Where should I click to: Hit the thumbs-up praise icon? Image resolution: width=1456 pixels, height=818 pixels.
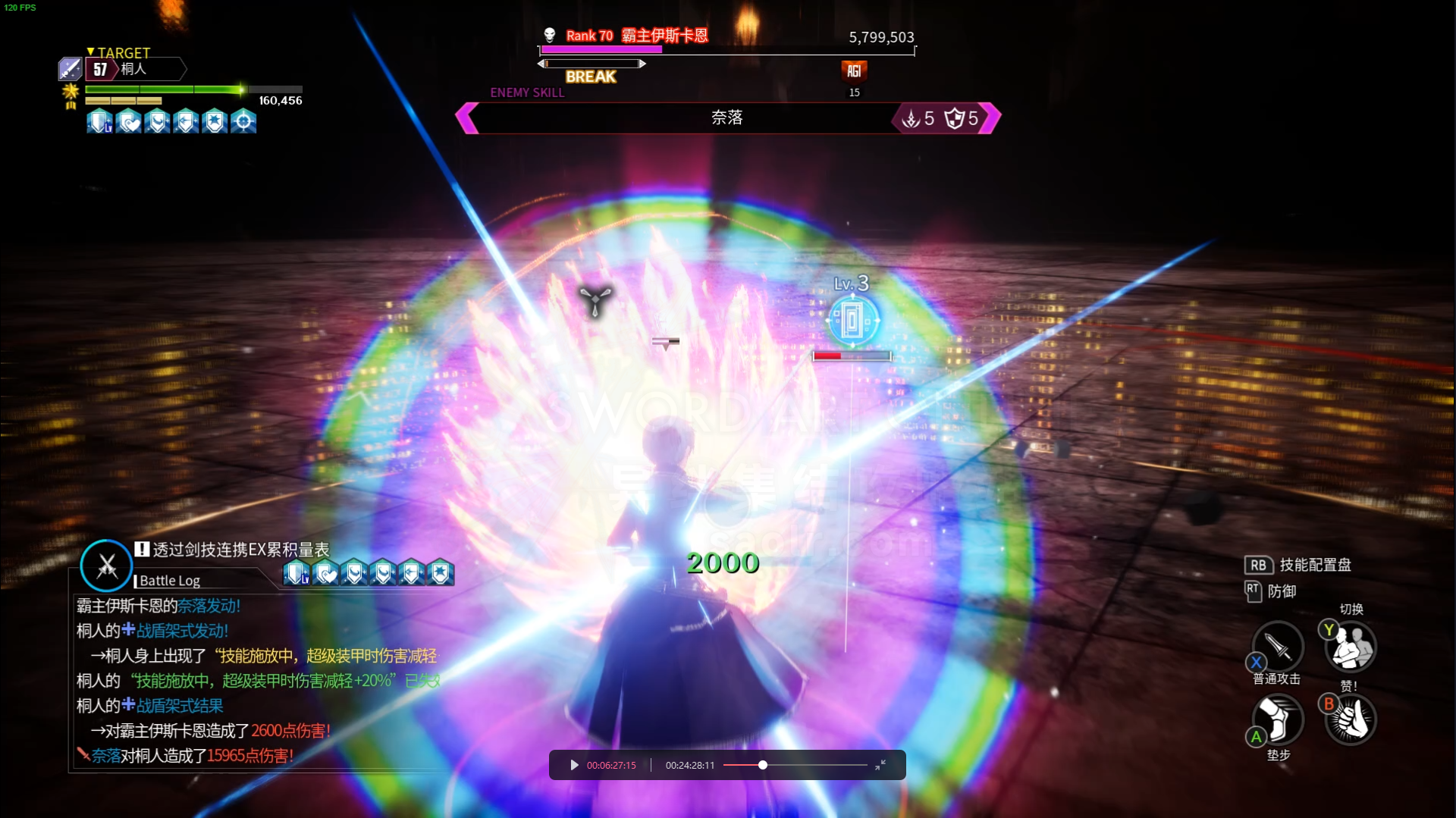(x=1351, y=719)
